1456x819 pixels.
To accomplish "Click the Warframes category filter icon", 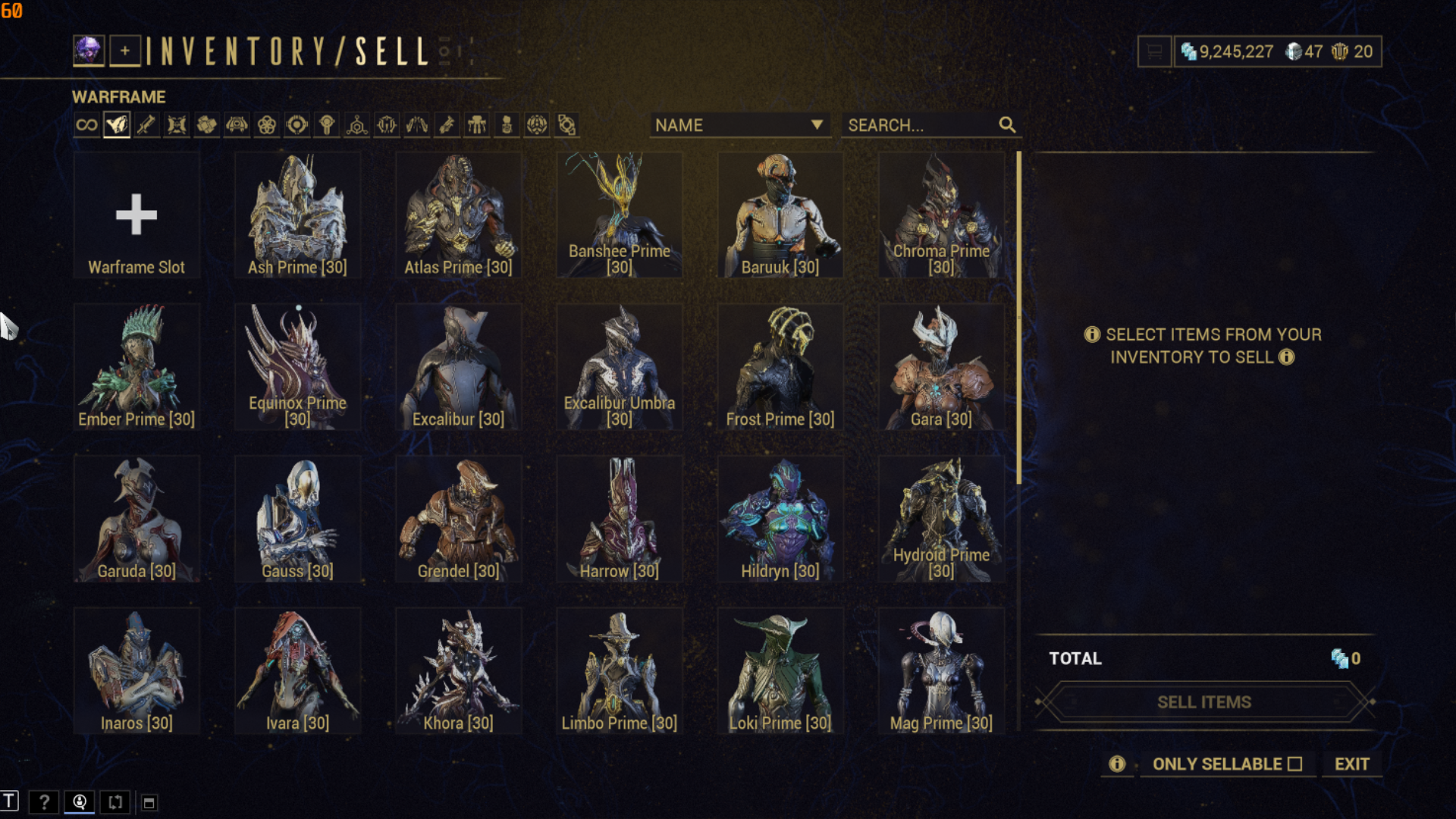I will click(115, 124).
